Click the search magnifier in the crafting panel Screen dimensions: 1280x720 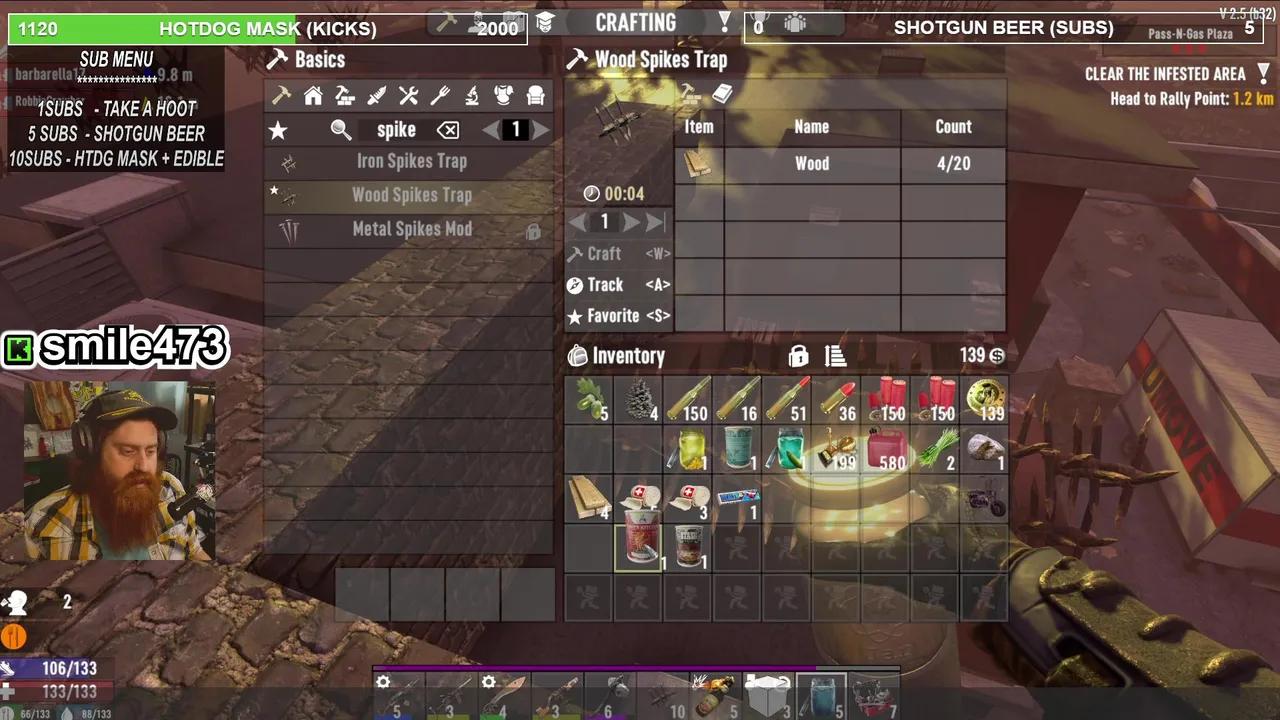click(340, 129)
